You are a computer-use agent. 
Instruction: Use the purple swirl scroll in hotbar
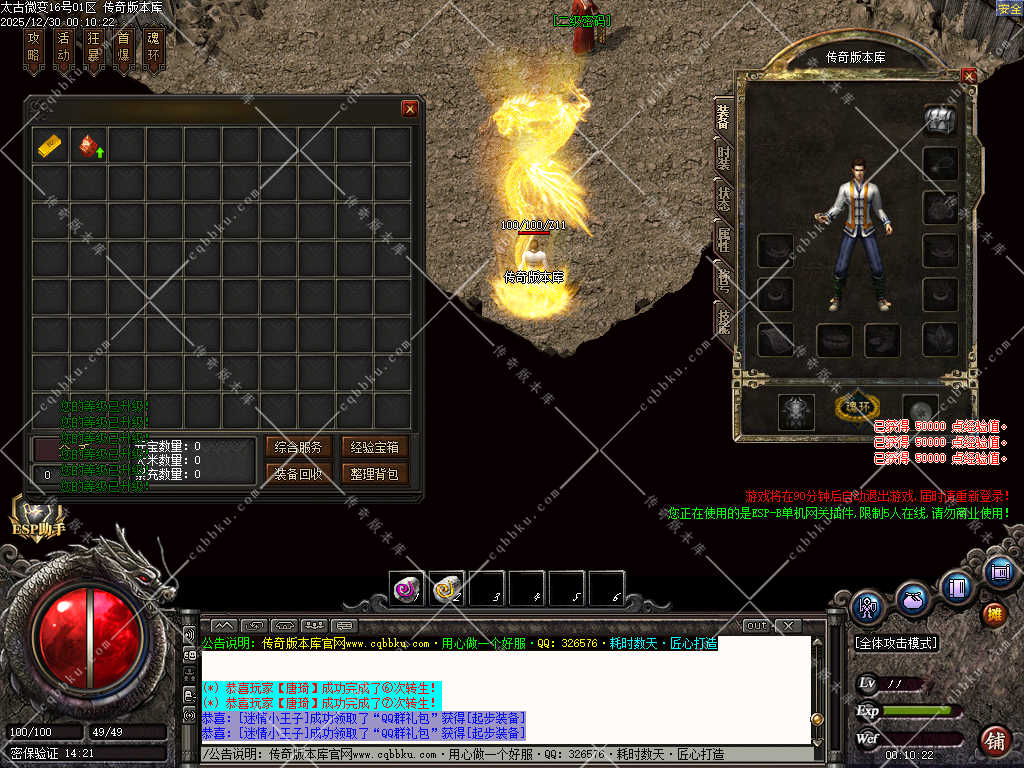tap(406, 589)
